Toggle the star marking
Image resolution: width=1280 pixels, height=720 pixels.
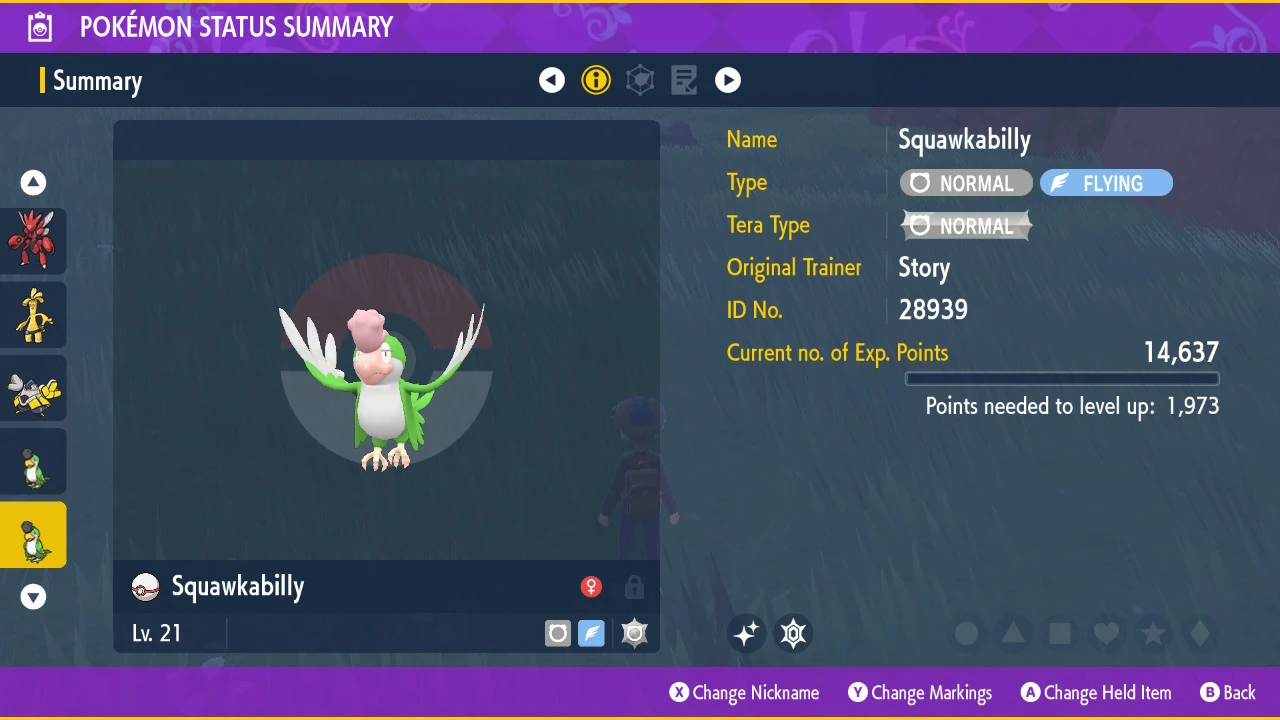[1152, 633]
